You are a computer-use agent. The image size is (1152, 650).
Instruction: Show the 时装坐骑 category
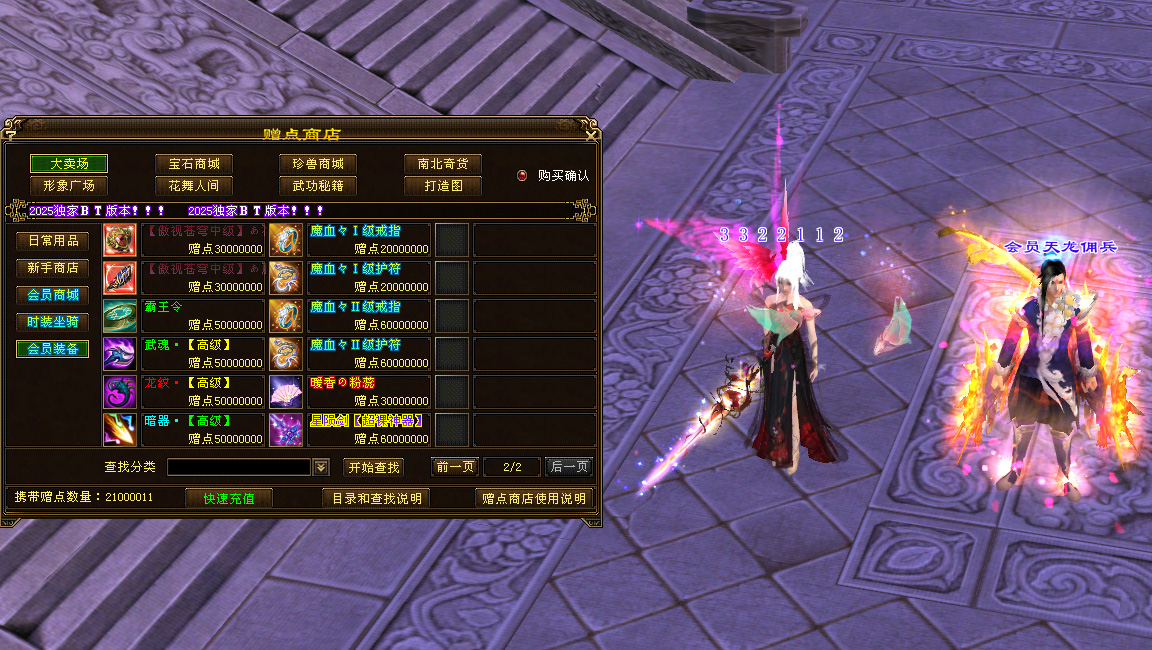click(x=53, y=322)
